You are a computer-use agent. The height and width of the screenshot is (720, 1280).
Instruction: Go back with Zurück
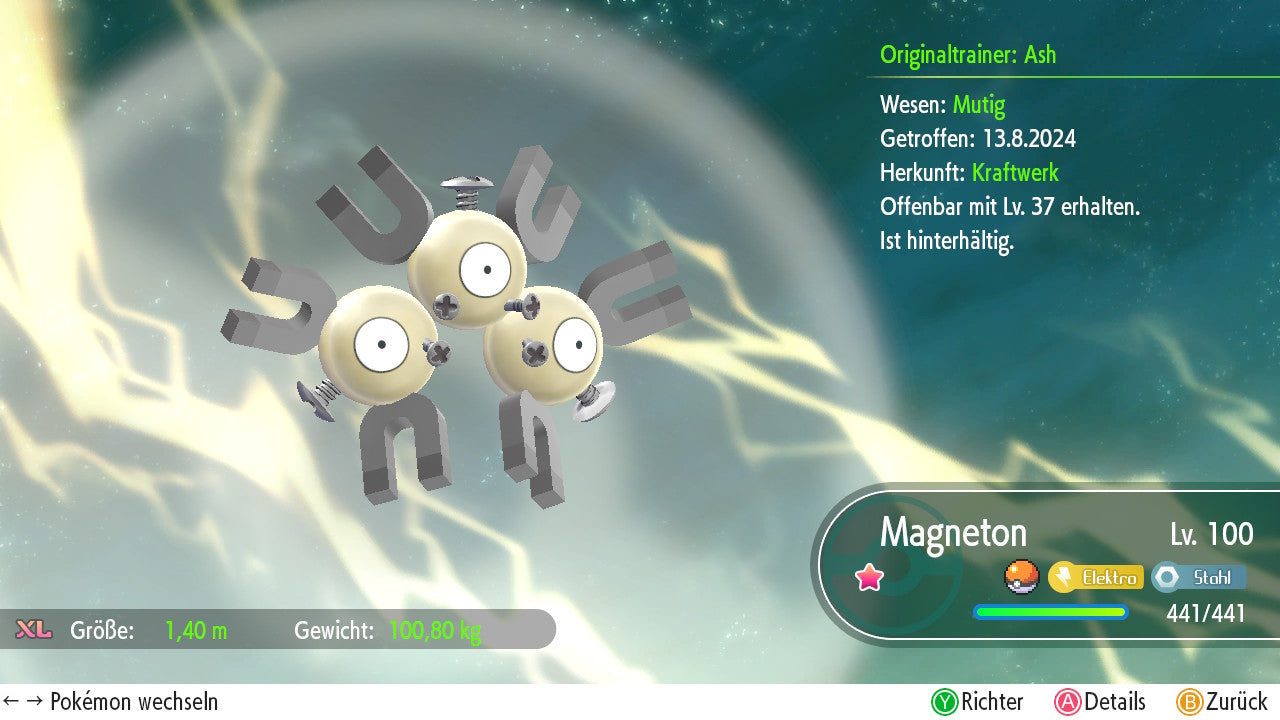click(x=1221, y=702)
